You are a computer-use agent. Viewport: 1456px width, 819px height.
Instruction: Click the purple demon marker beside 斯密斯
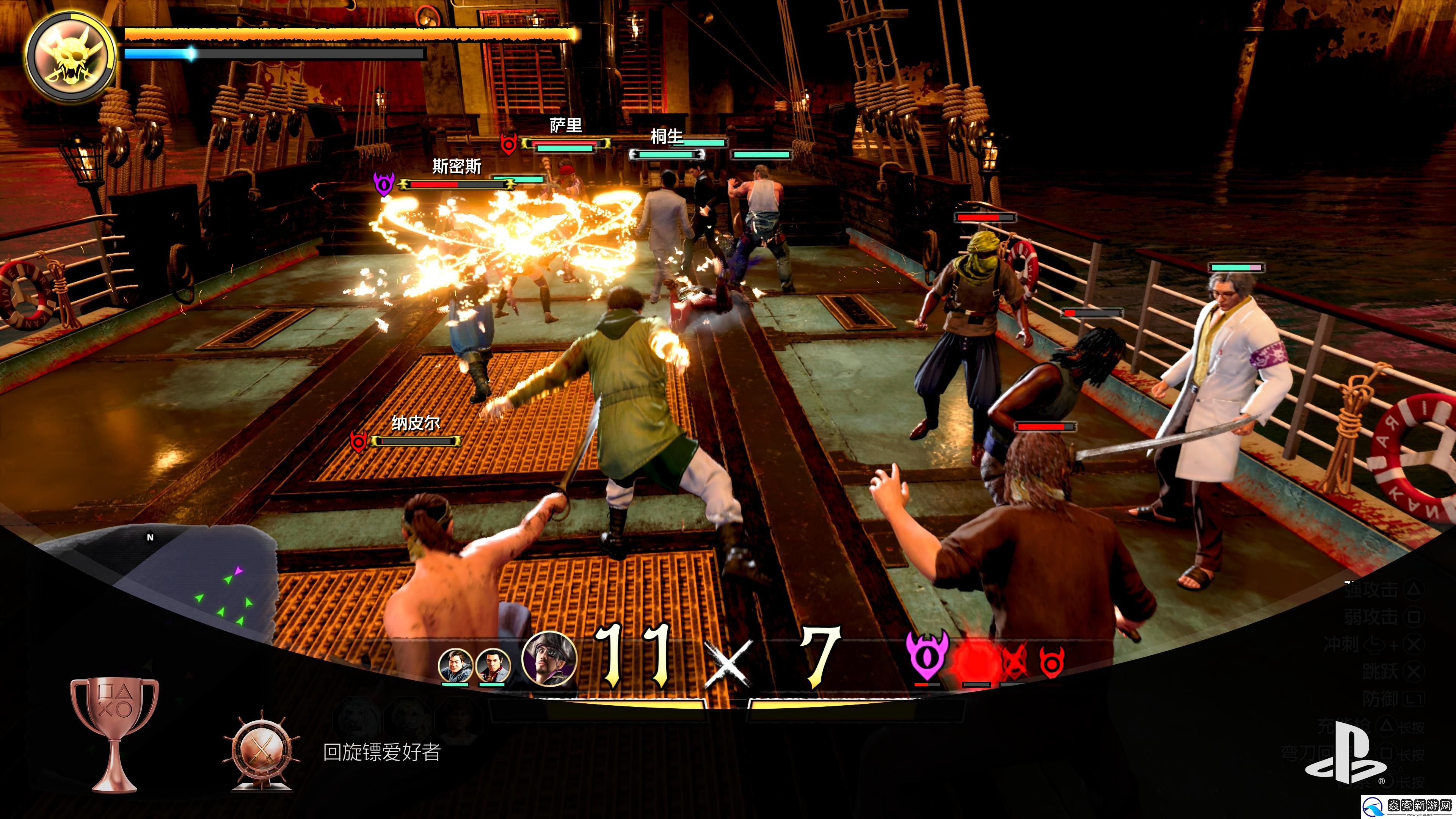tap(384, 184)
